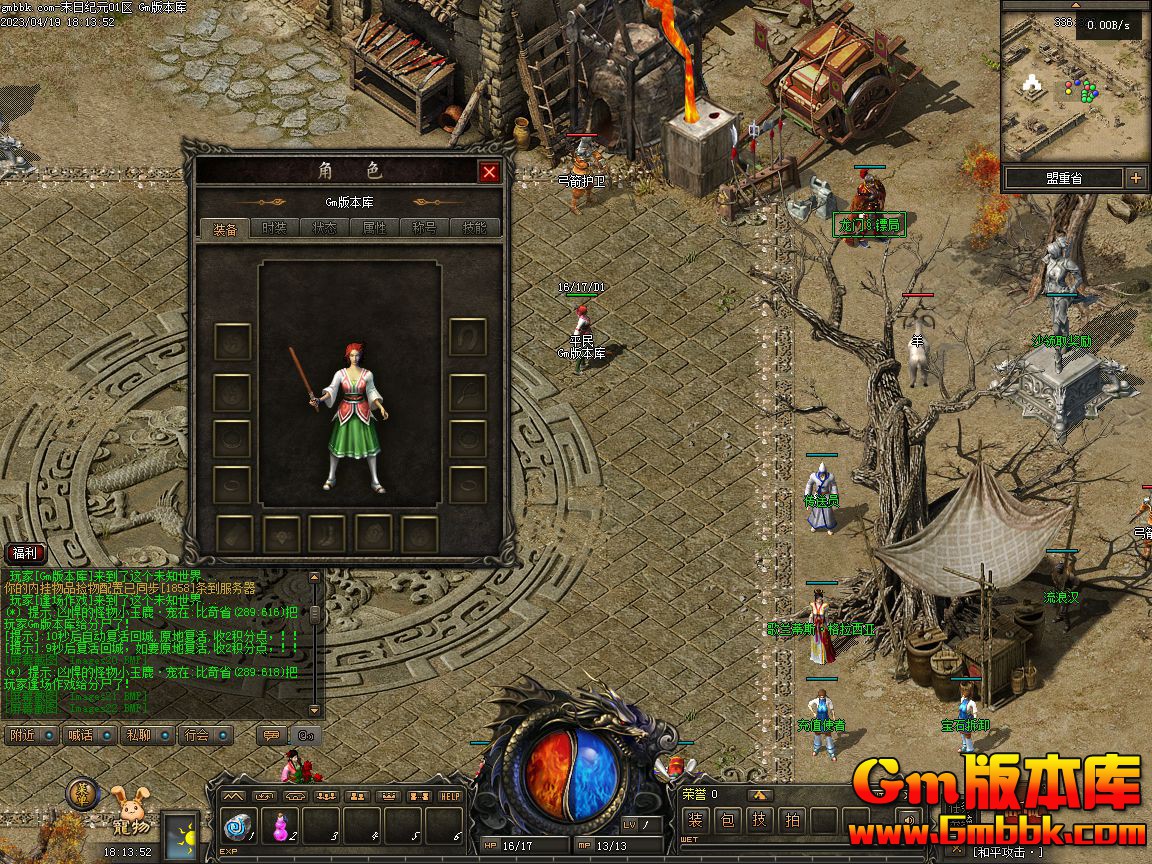Close the 角色 character window
1152x864 pixels.
tap(489, 172)
